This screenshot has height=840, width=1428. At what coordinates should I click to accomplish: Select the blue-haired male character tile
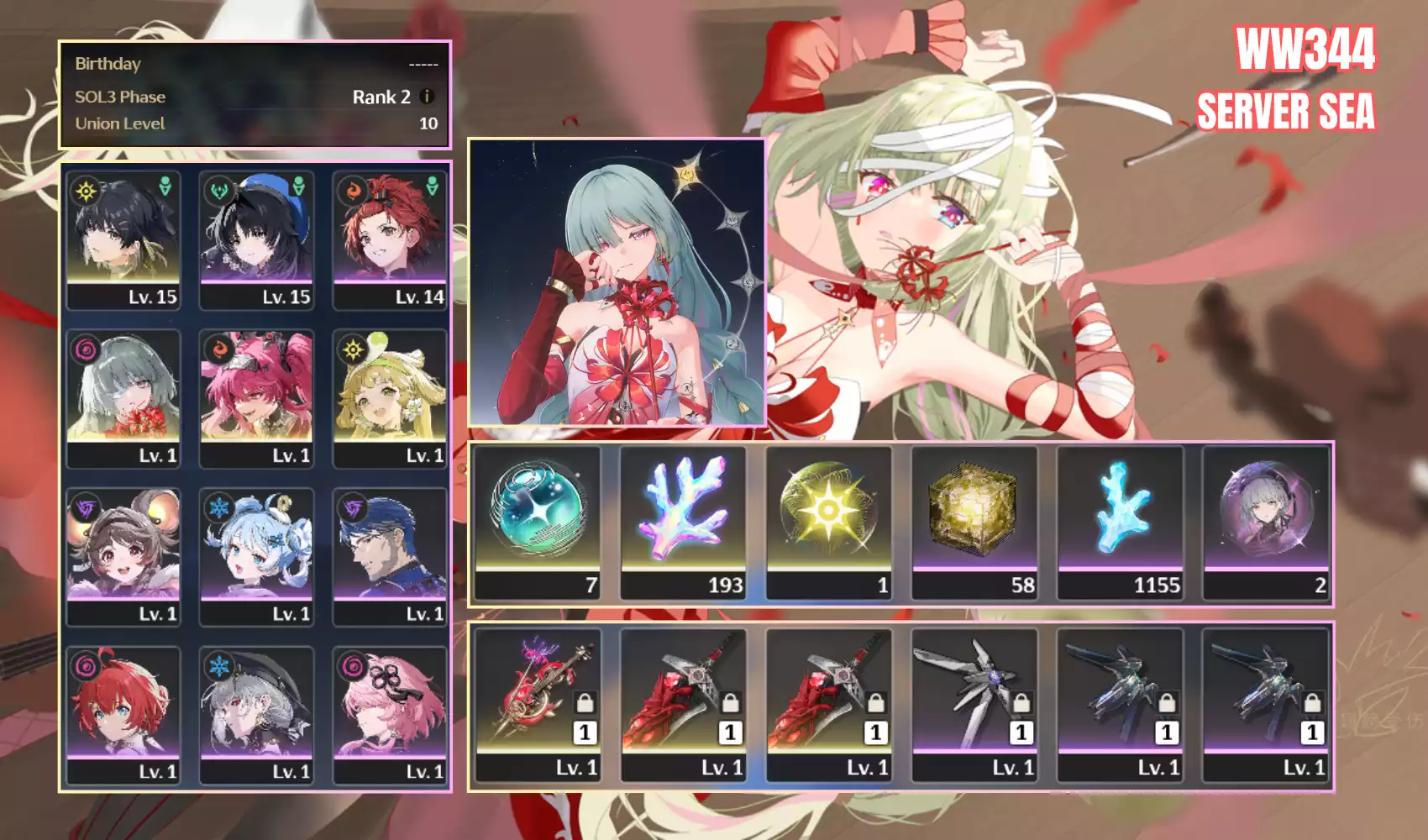pyautogui.click(x=390, y=557)
